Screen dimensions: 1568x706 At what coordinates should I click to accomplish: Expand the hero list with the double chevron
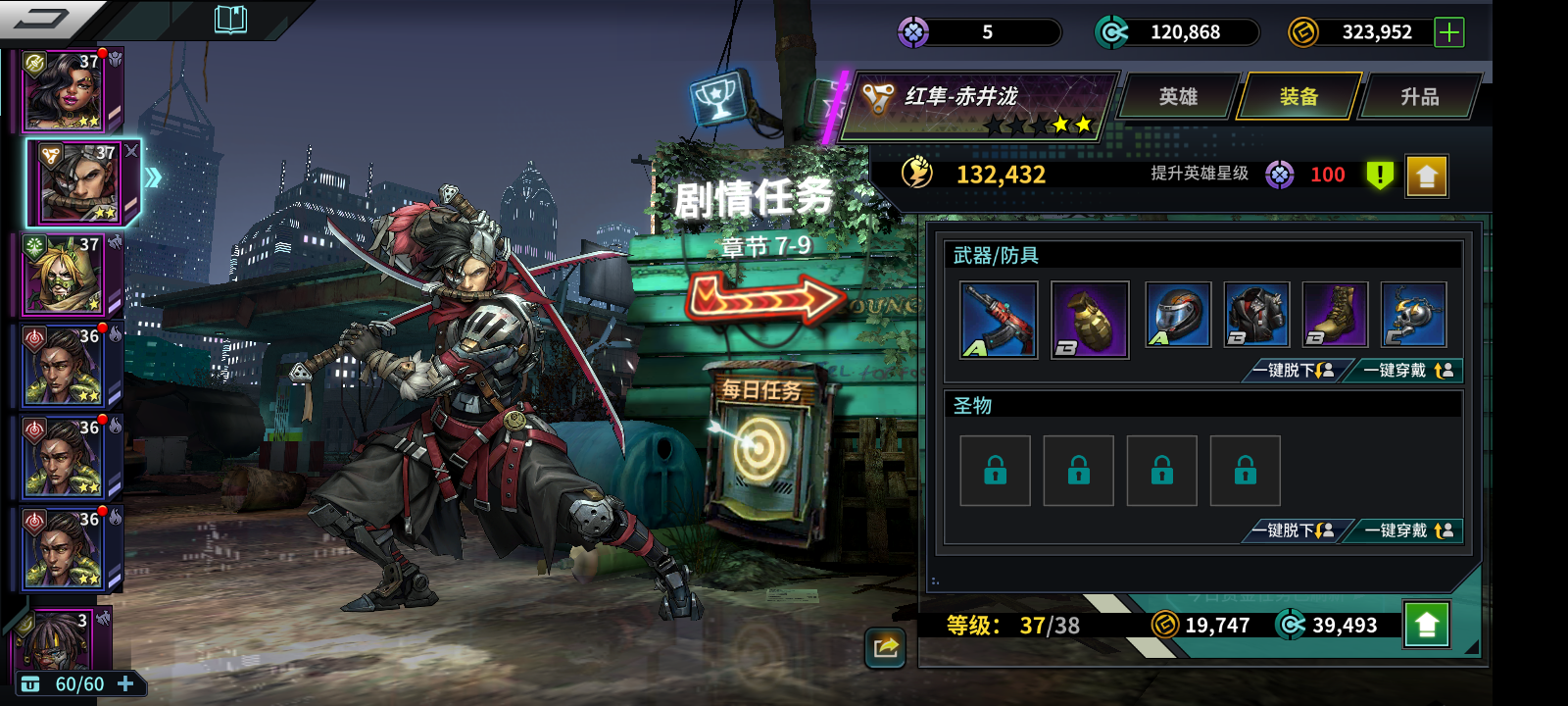(154, 176)
